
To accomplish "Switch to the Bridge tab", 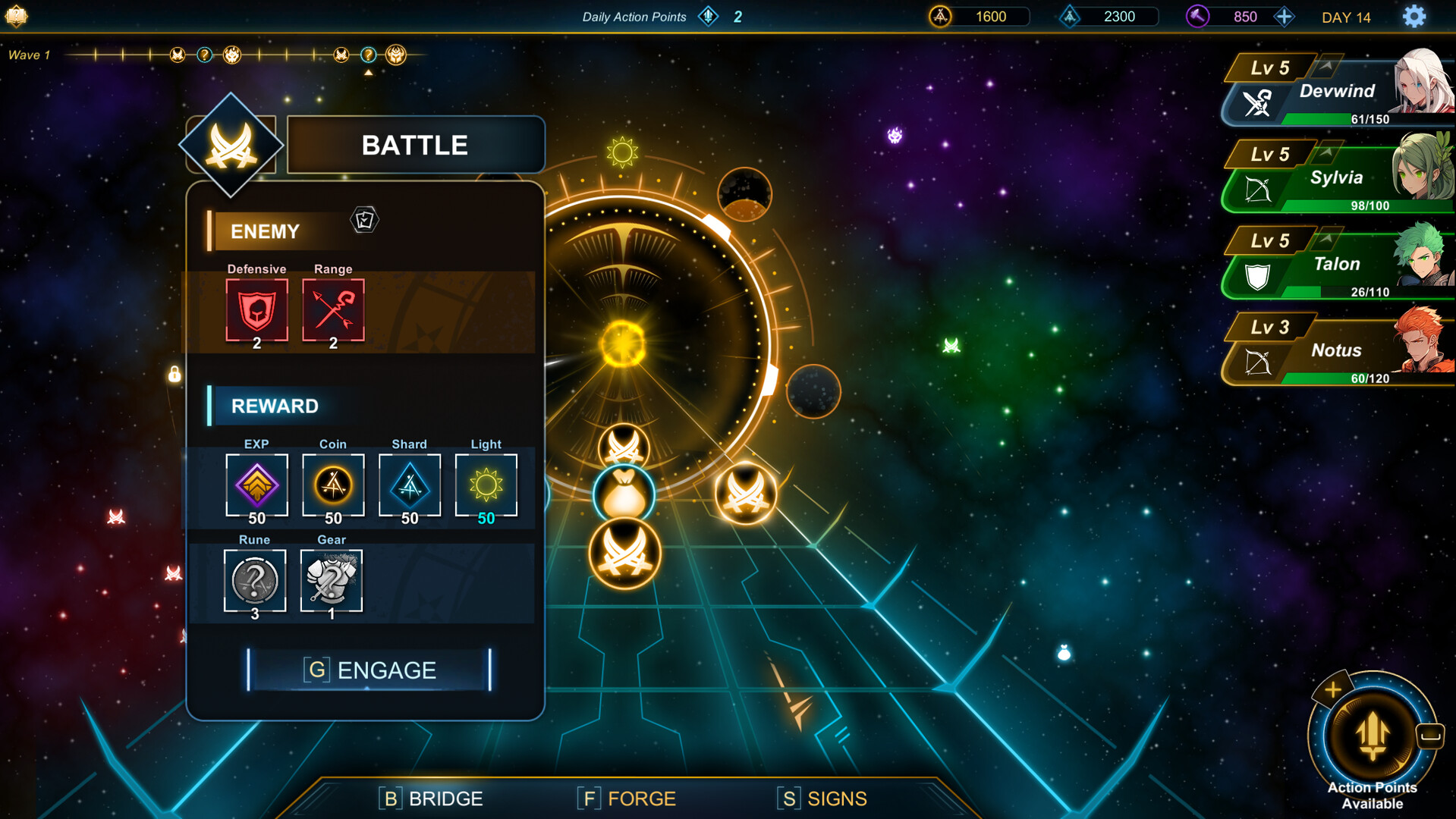I will [432, 798].
